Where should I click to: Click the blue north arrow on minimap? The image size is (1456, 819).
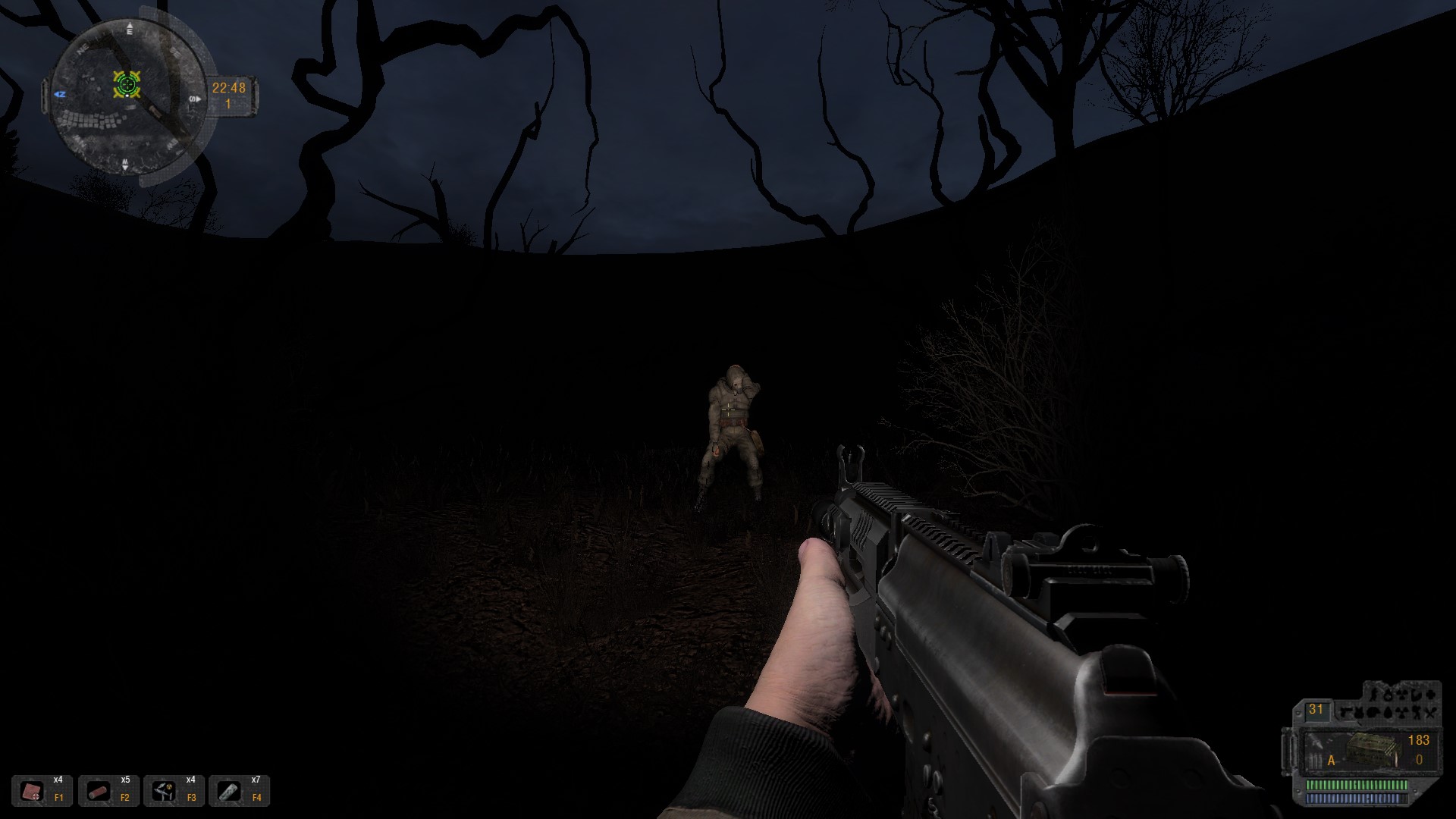61,94
